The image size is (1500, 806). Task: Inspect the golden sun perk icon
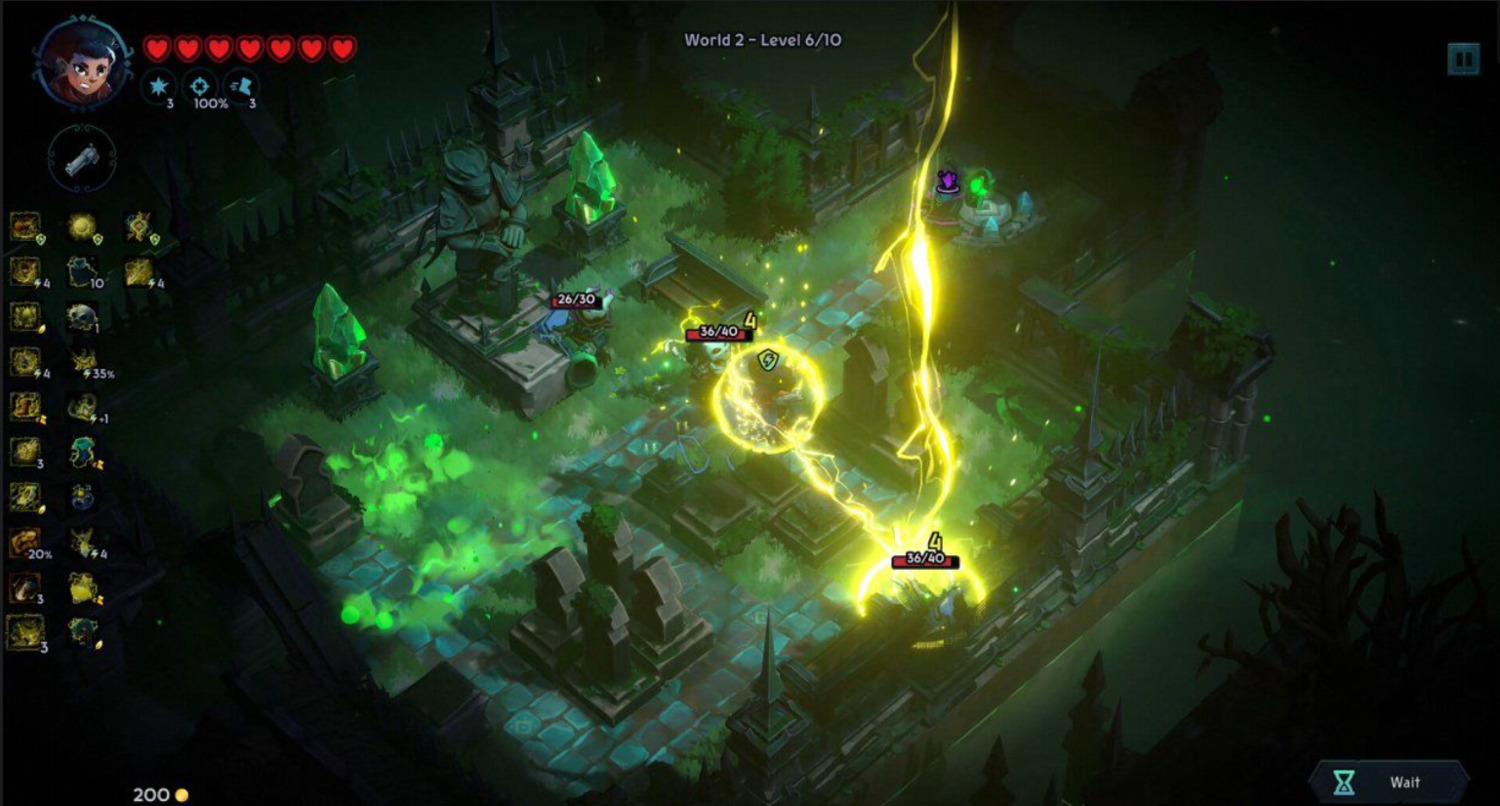point(82,227)
